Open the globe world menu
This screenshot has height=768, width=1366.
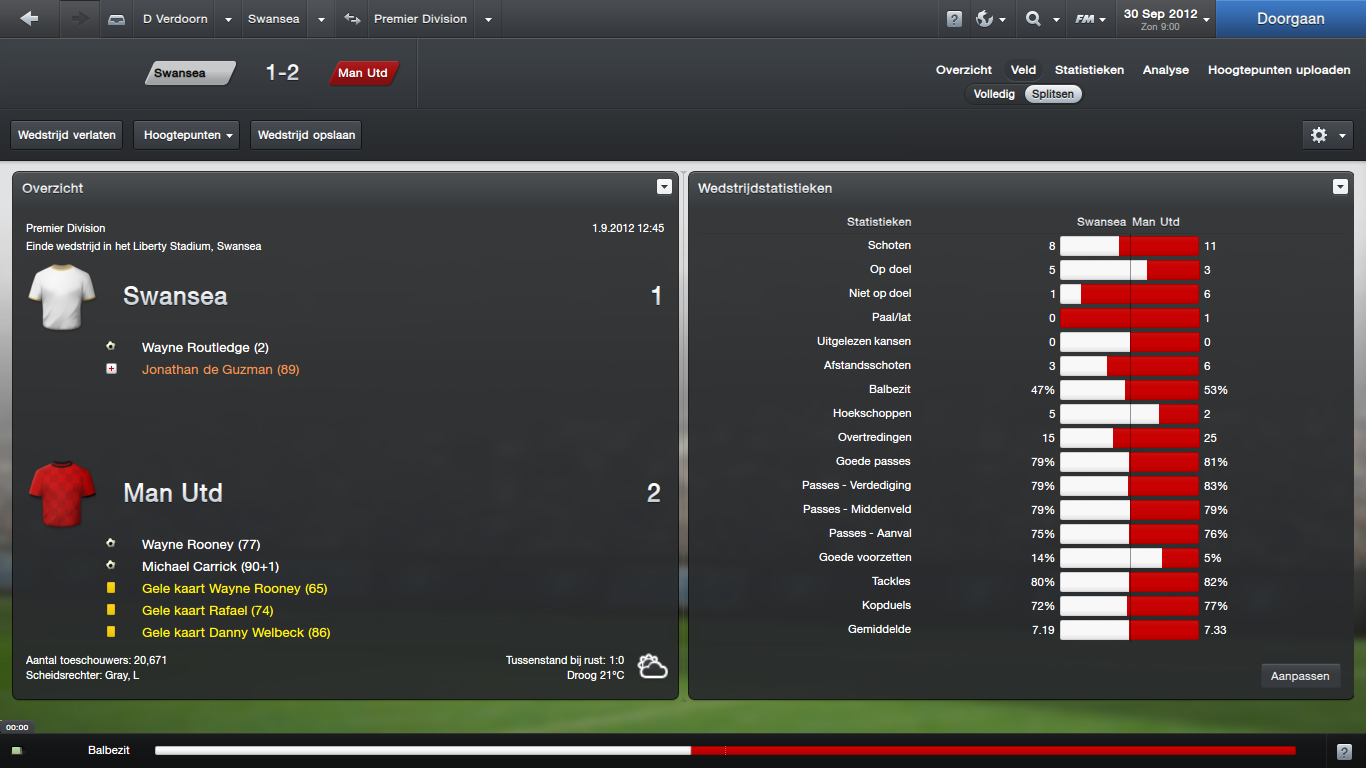pos(990,19)
